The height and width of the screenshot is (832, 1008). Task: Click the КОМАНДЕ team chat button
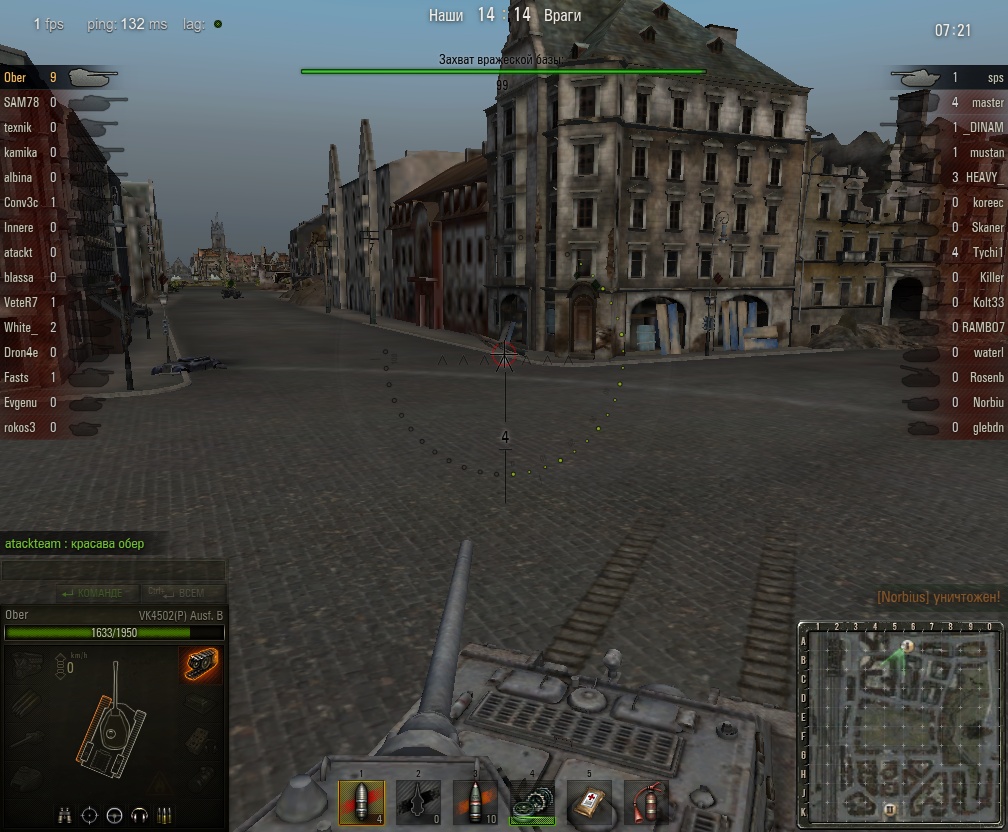click(x=93, y=593)
